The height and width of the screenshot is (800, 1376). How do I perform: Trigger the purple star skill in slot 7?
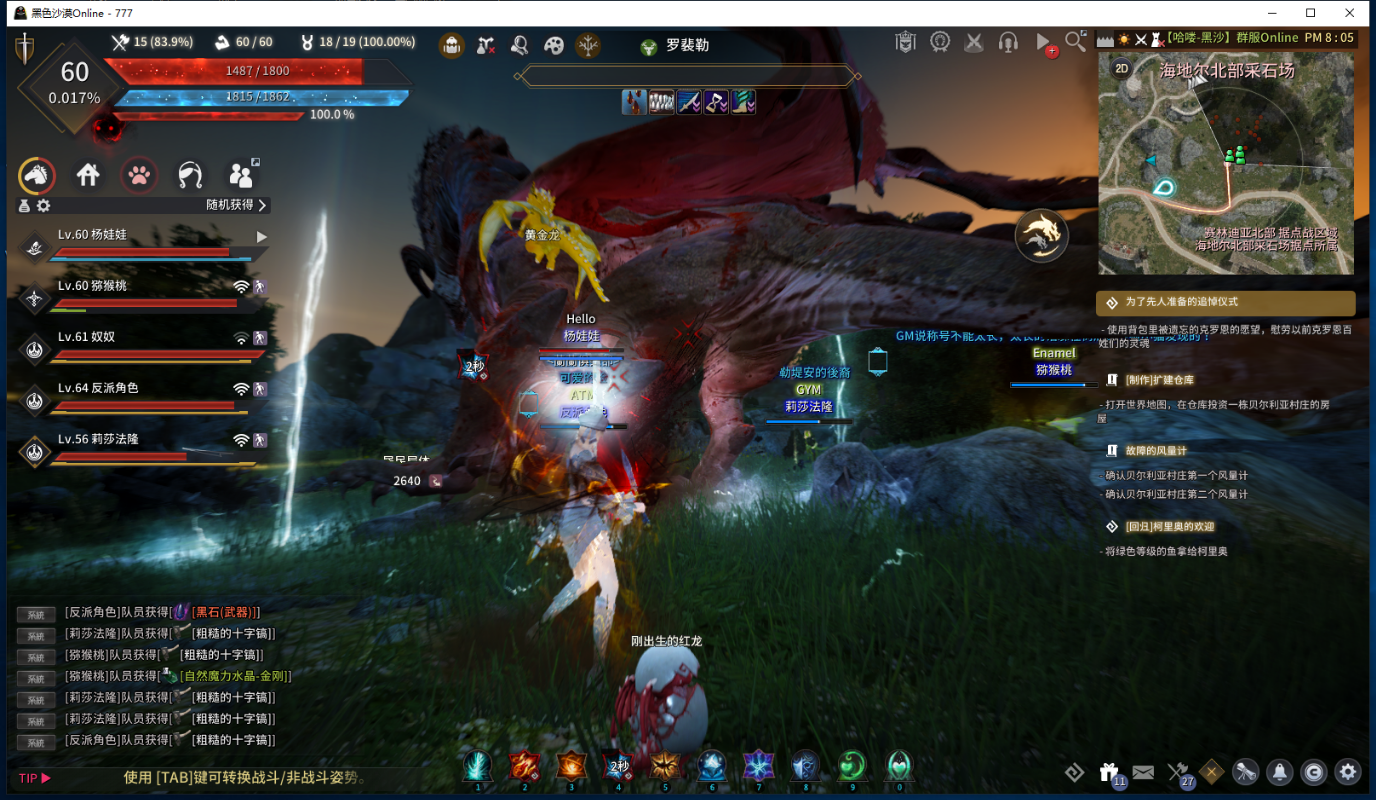tap(759, 766)
